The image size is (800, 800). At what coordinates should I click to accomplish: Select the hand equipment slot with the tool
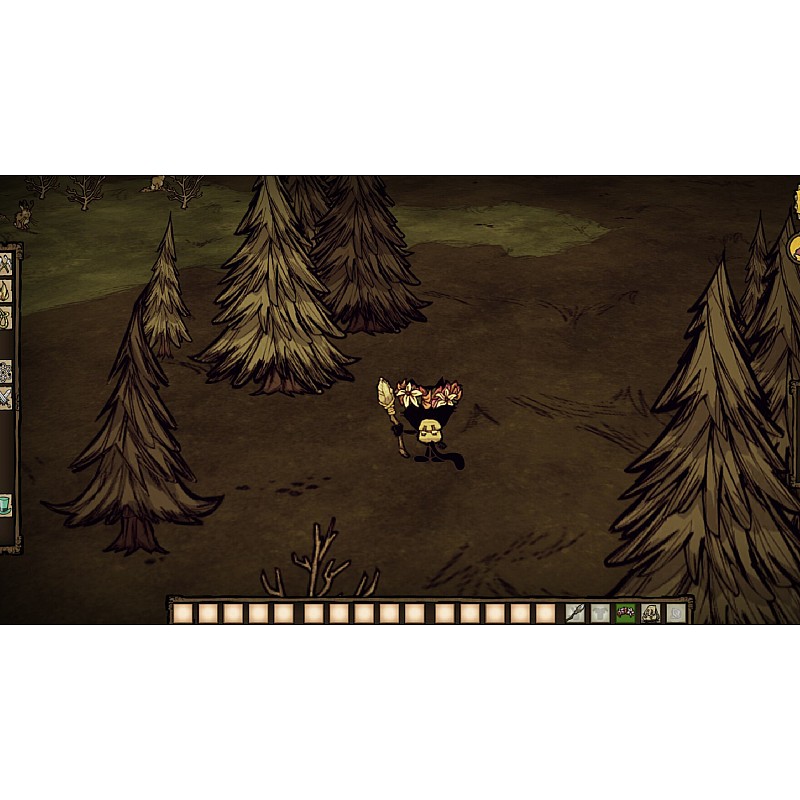point(575,613)
